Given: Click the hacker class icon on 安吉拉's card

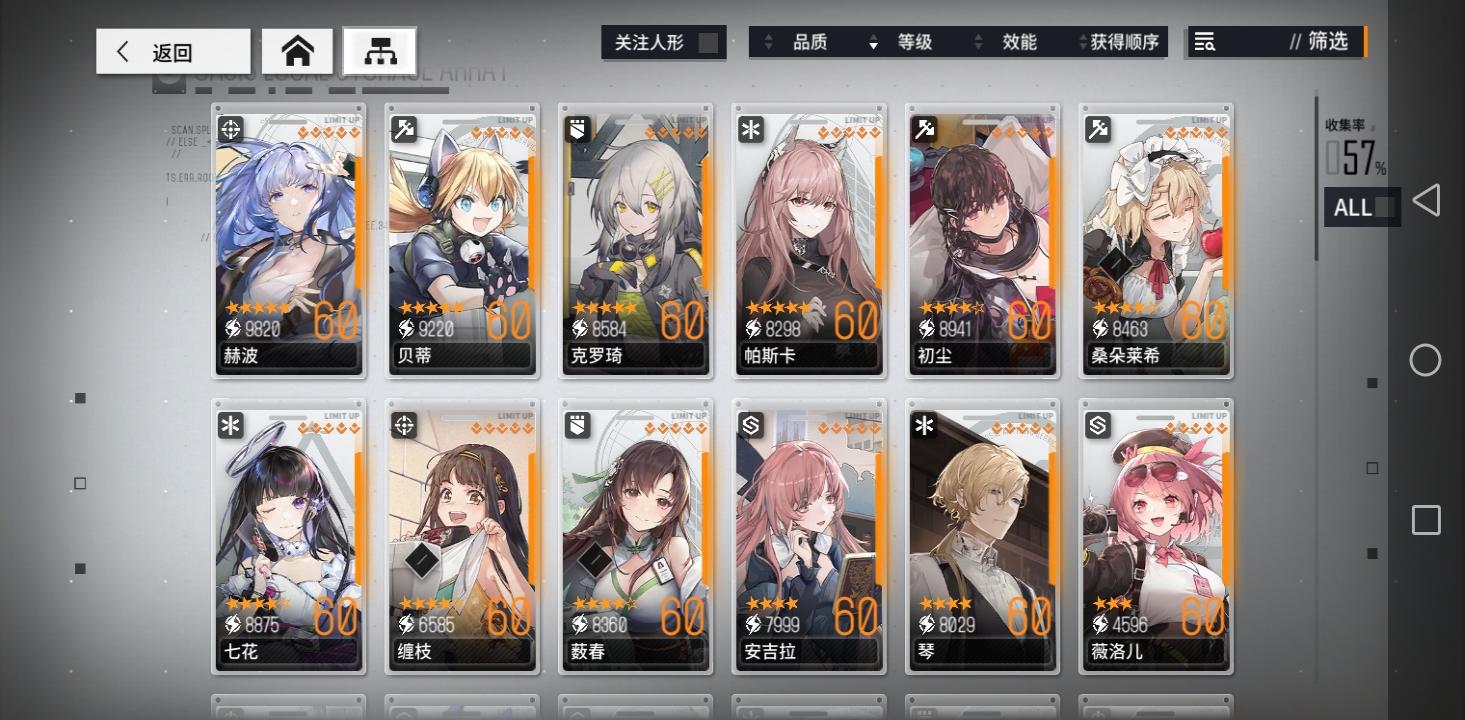Looking at the screenshot, I should (751, 425).
